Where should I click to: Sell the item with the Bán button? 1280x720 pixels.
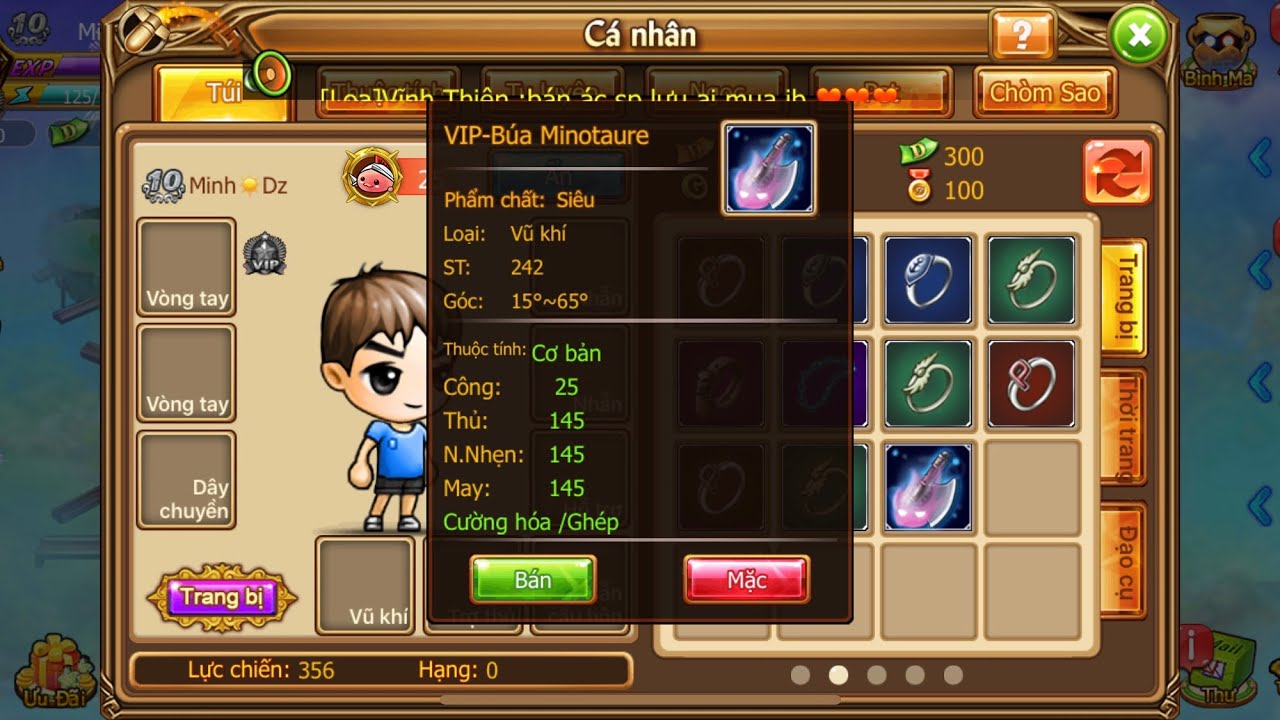pyautogui.click(x=532, y=580)
